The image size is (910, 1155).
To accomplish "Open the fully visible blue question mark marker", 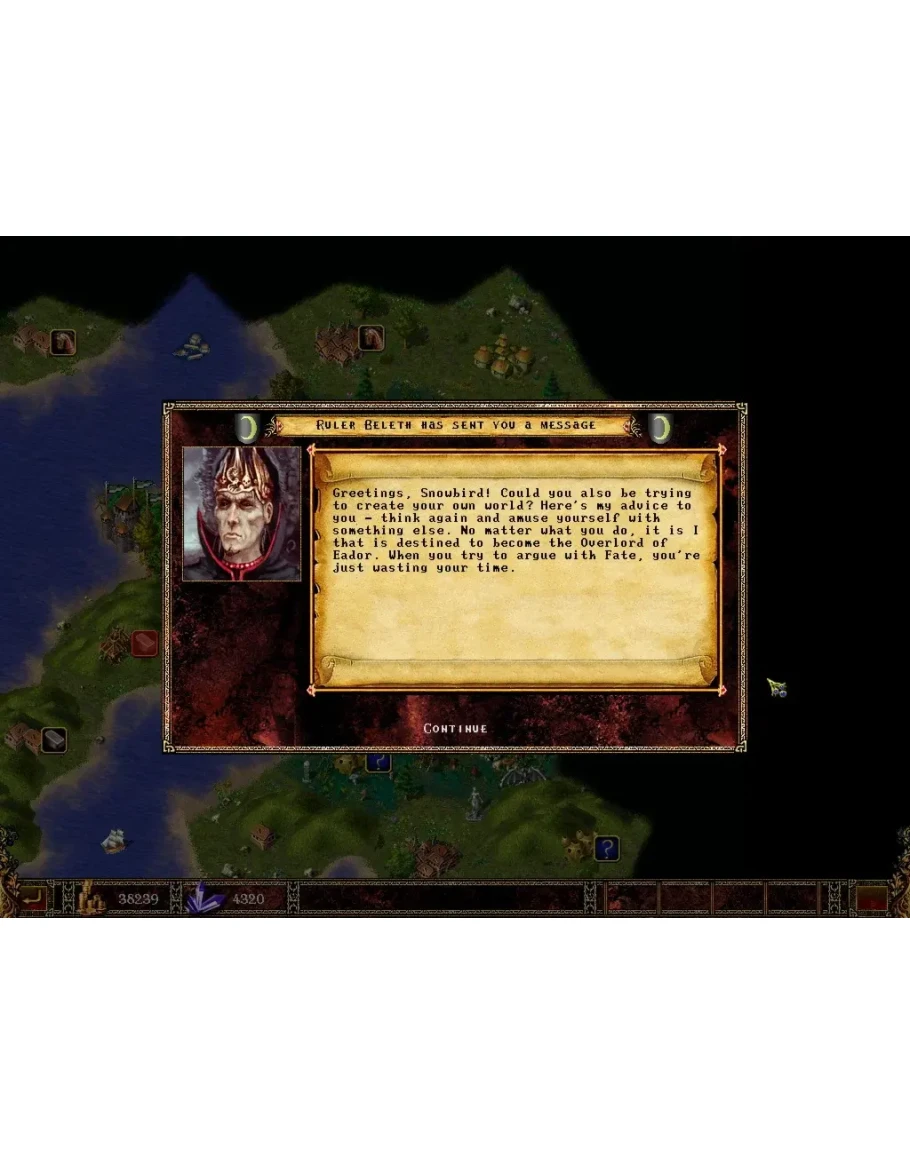I will click(x=606, y=849).
